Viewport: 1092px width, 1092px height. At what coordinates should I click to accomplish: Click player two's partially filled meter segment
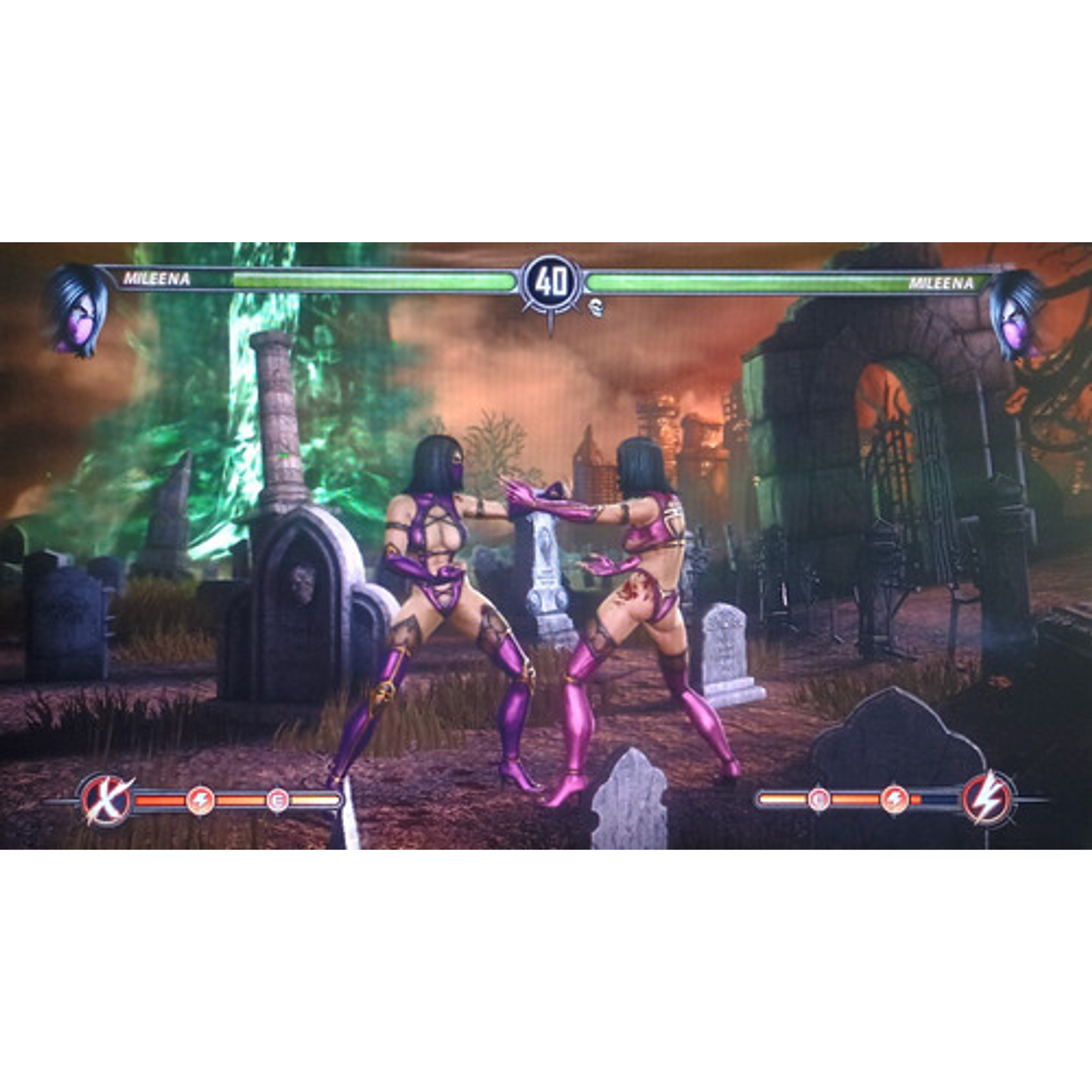917,797
